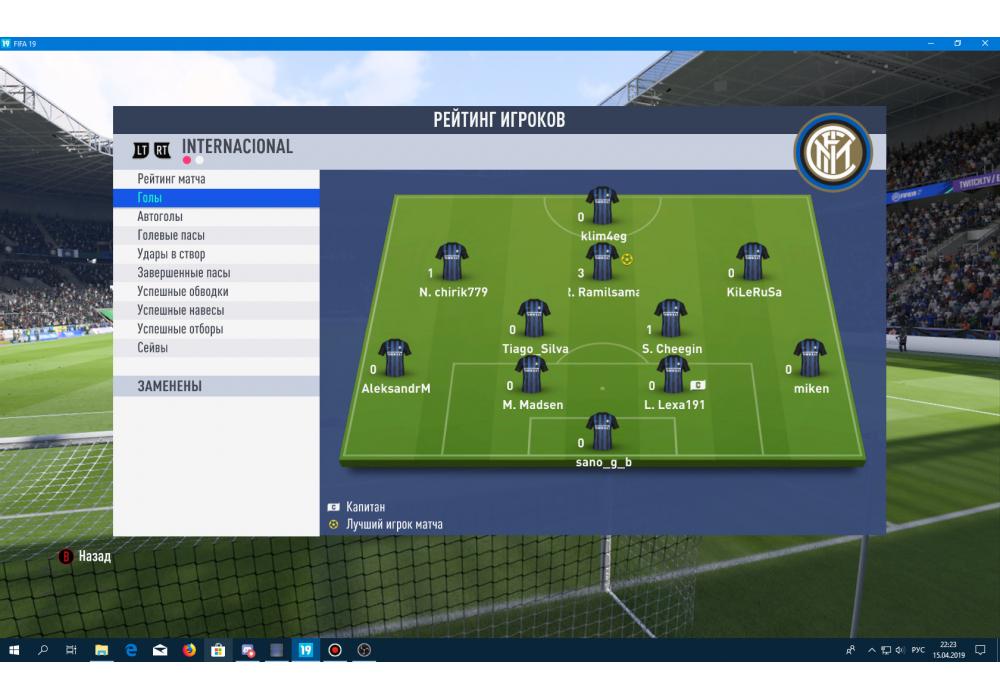Open Firefox from the taskbar
1000x700 pixels.
[188, 650]
